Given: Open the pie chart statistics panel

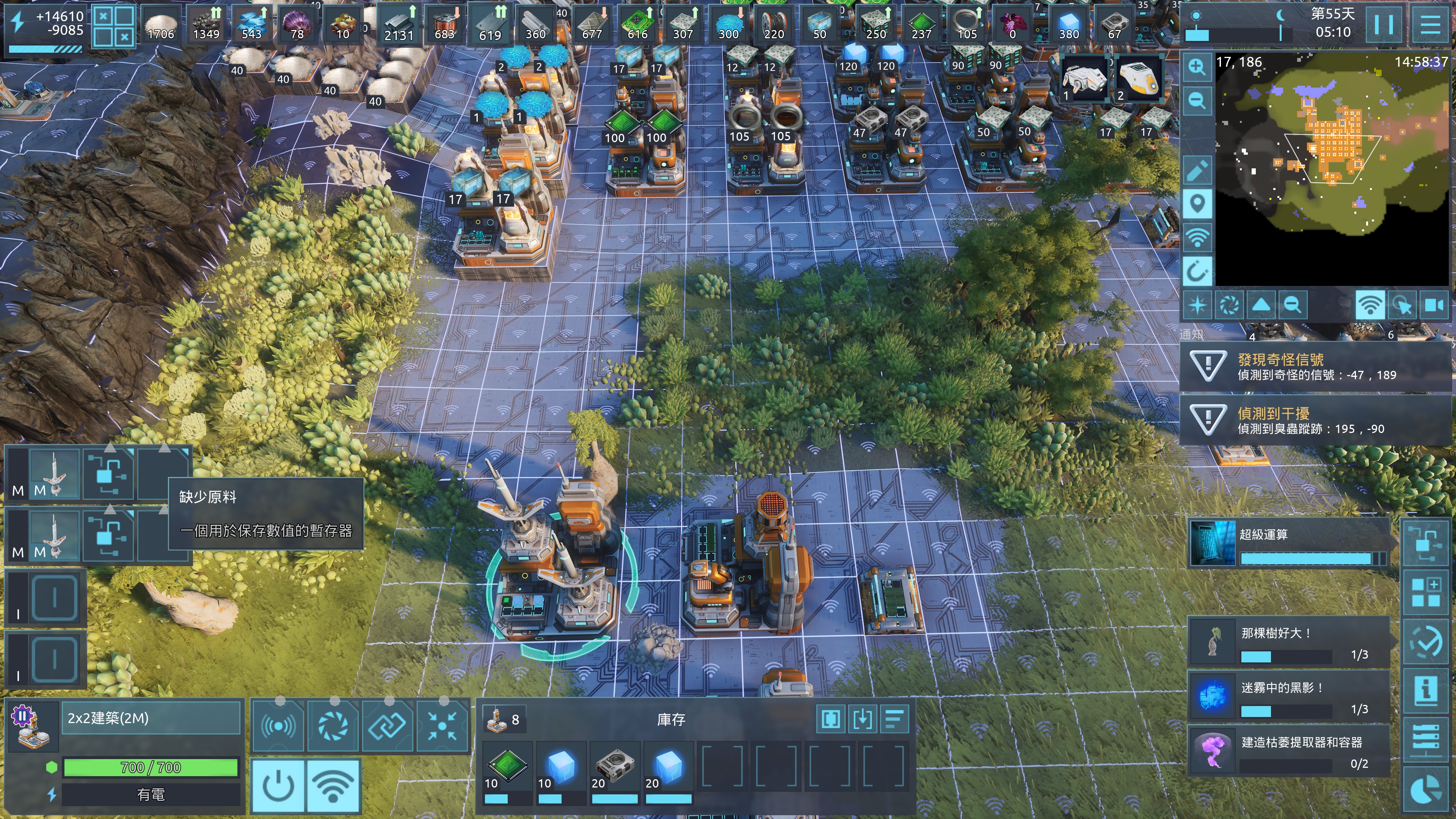Looking at the screenshot, I should click(1425, 789).
